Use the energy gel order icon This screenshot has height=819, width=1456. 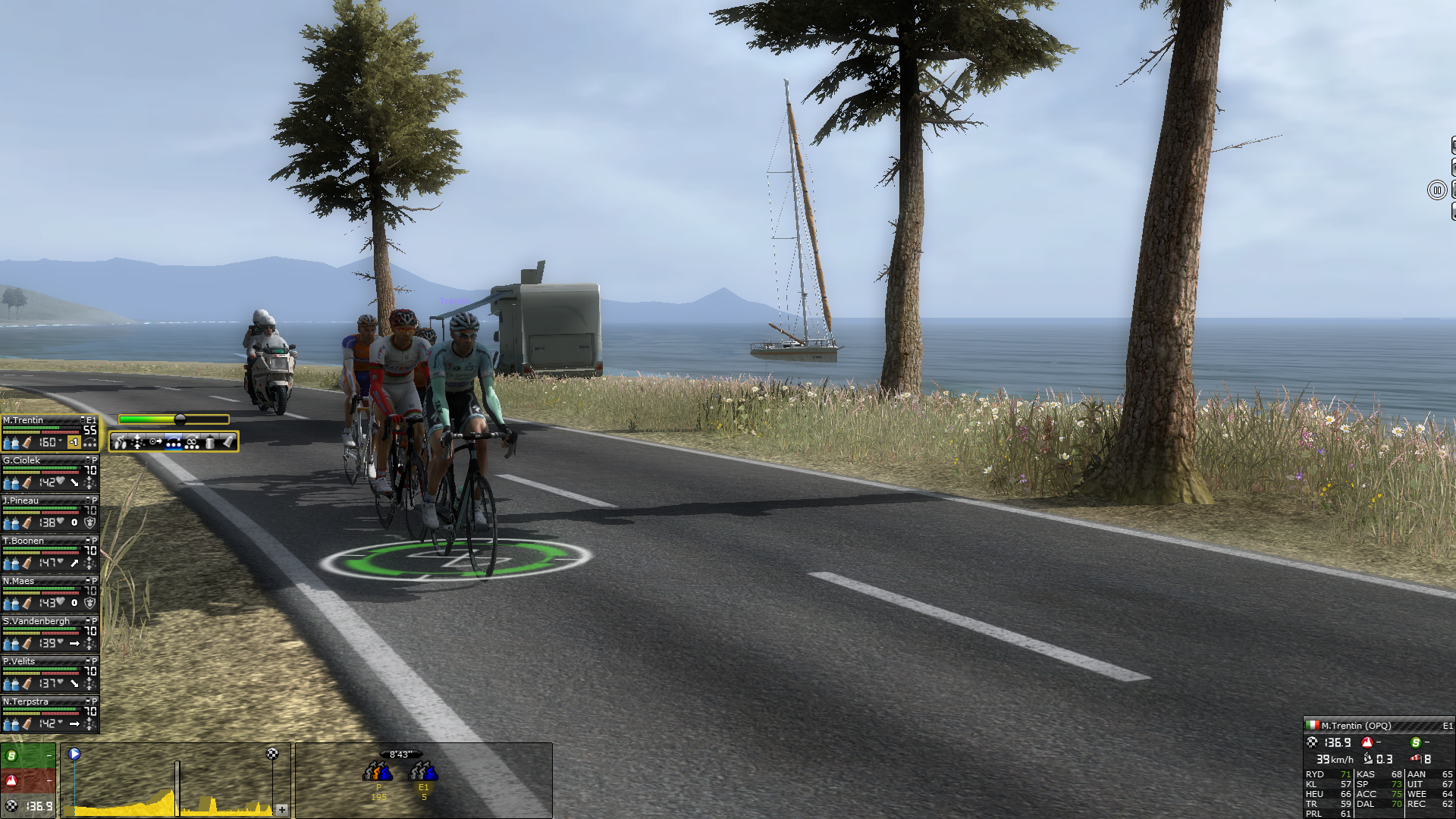(x=227, y=442)
